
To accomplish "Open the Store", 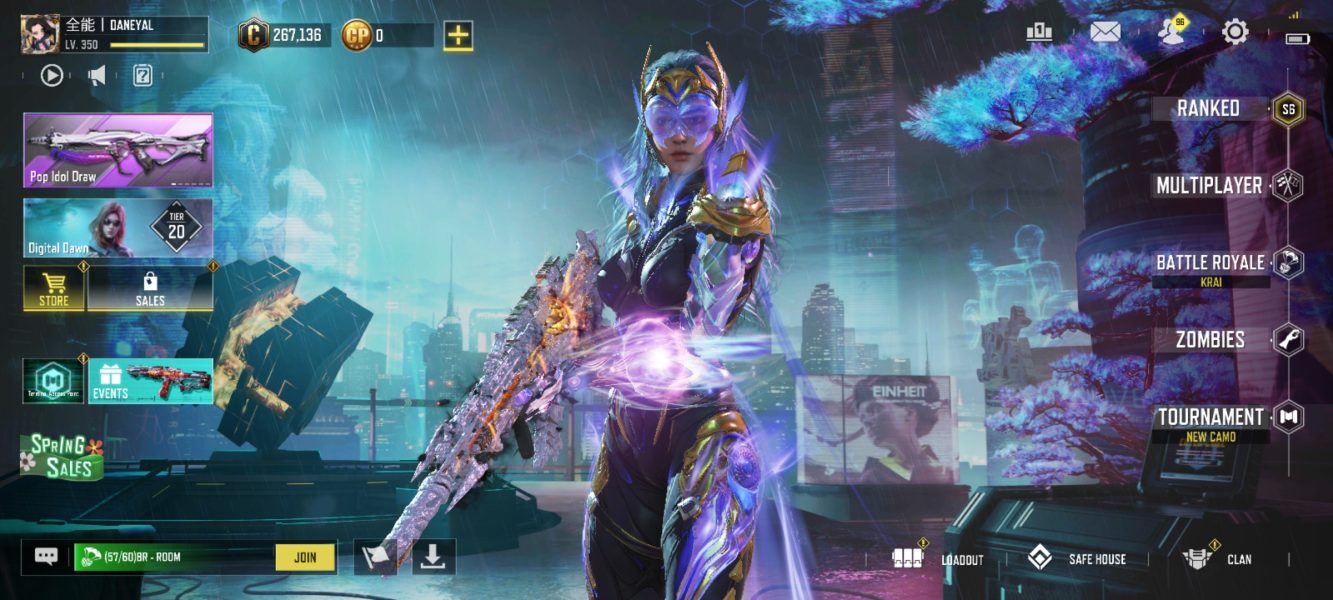I will coord(54,289).
